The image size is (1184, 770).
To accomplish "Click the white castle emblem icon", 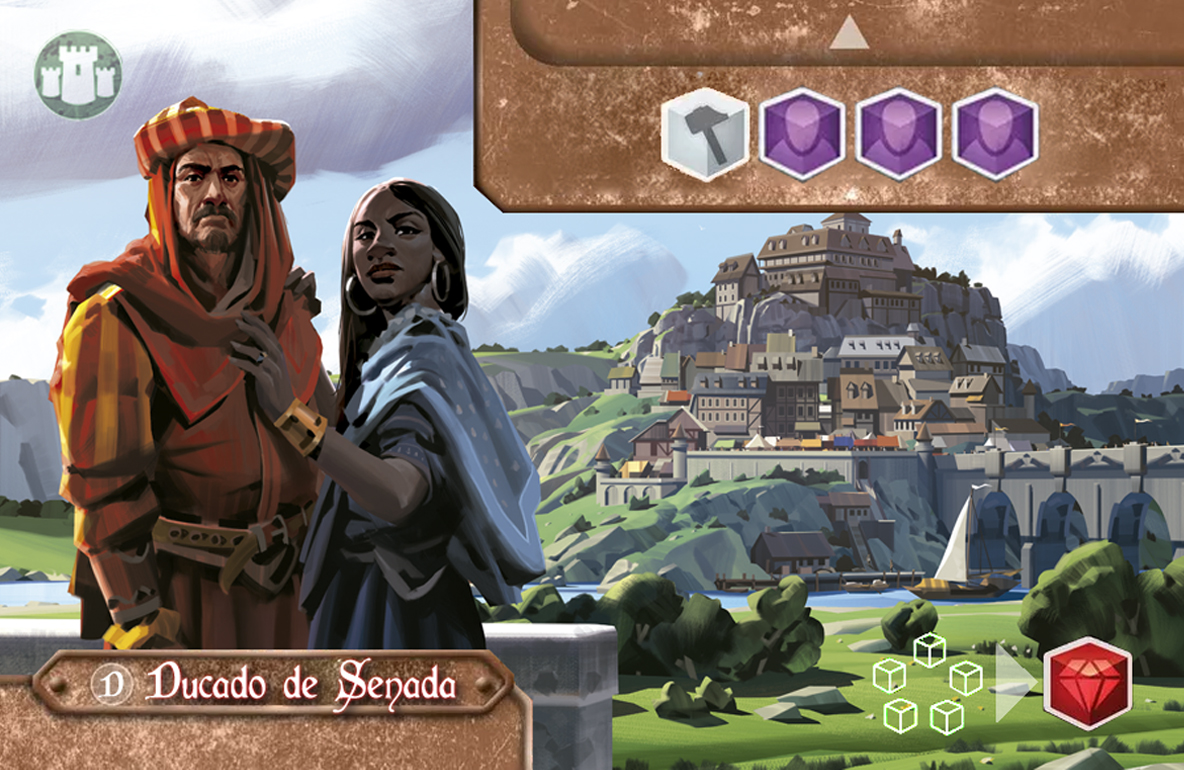I will coord(78,75).
